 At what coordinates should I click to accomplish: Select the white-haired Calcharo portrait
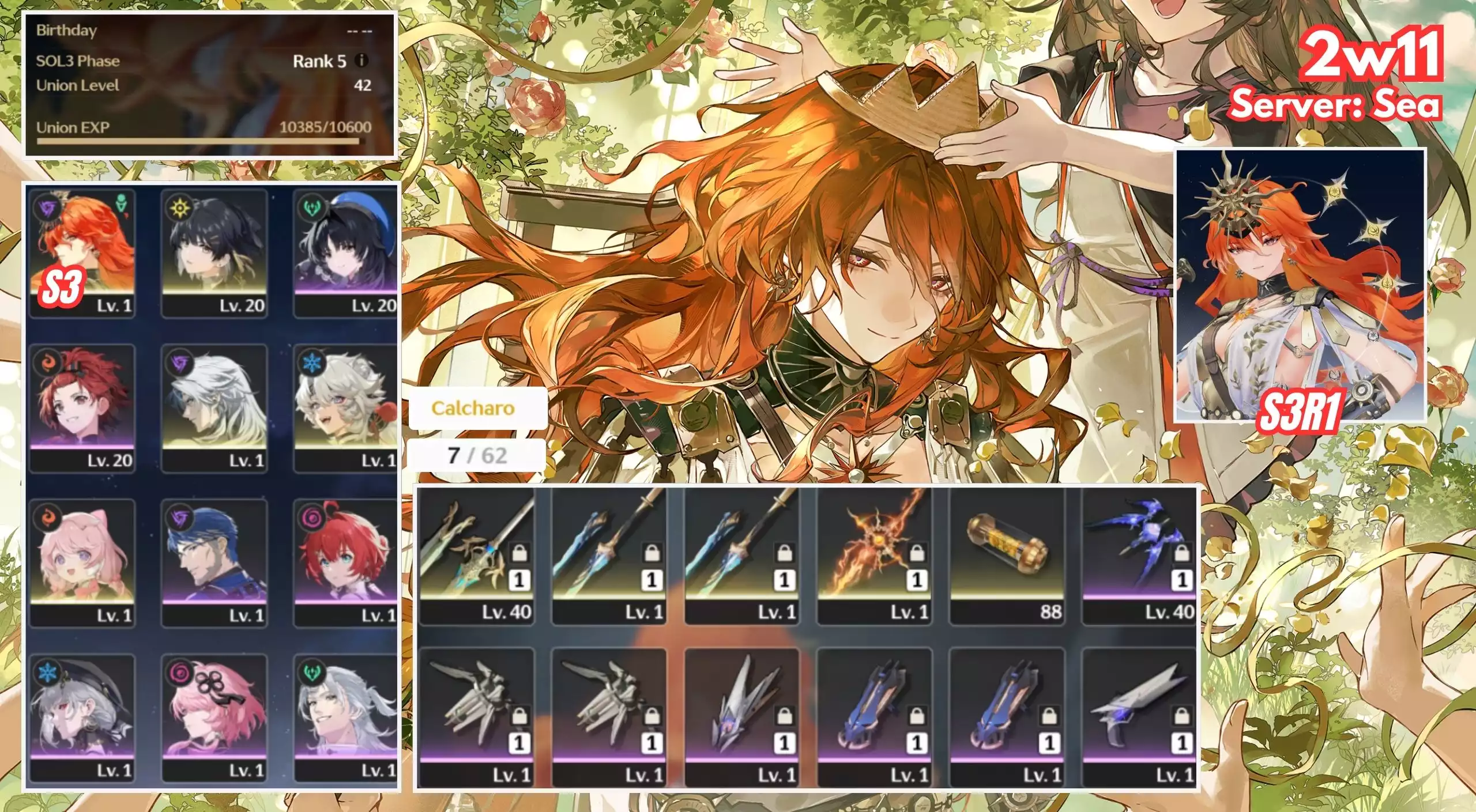pos(214,408)
